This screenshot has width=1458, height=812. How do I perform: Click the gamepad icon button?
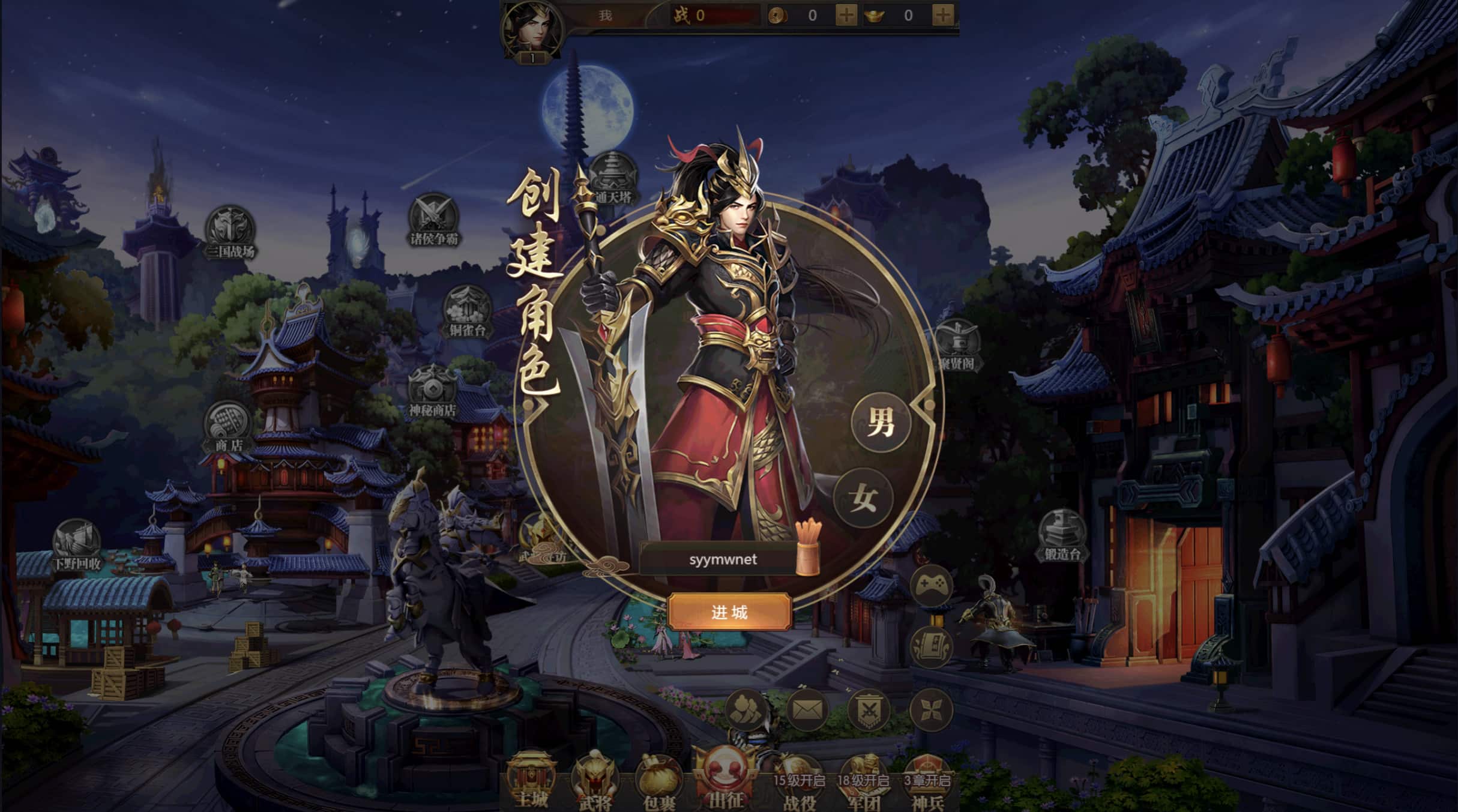931,584
